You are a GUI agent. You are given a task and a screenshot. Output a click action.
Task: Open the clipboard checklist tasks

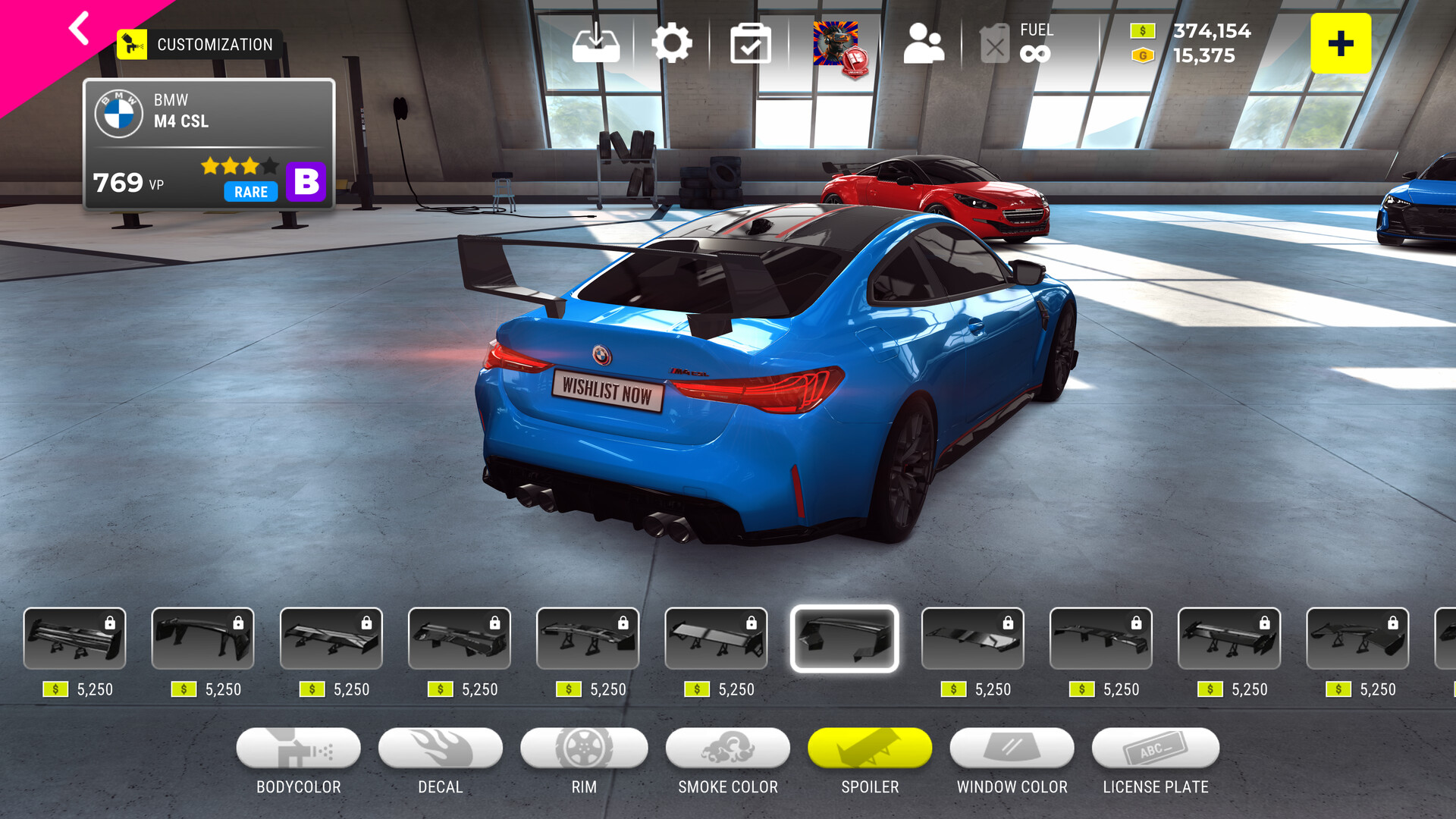[750, 42]
